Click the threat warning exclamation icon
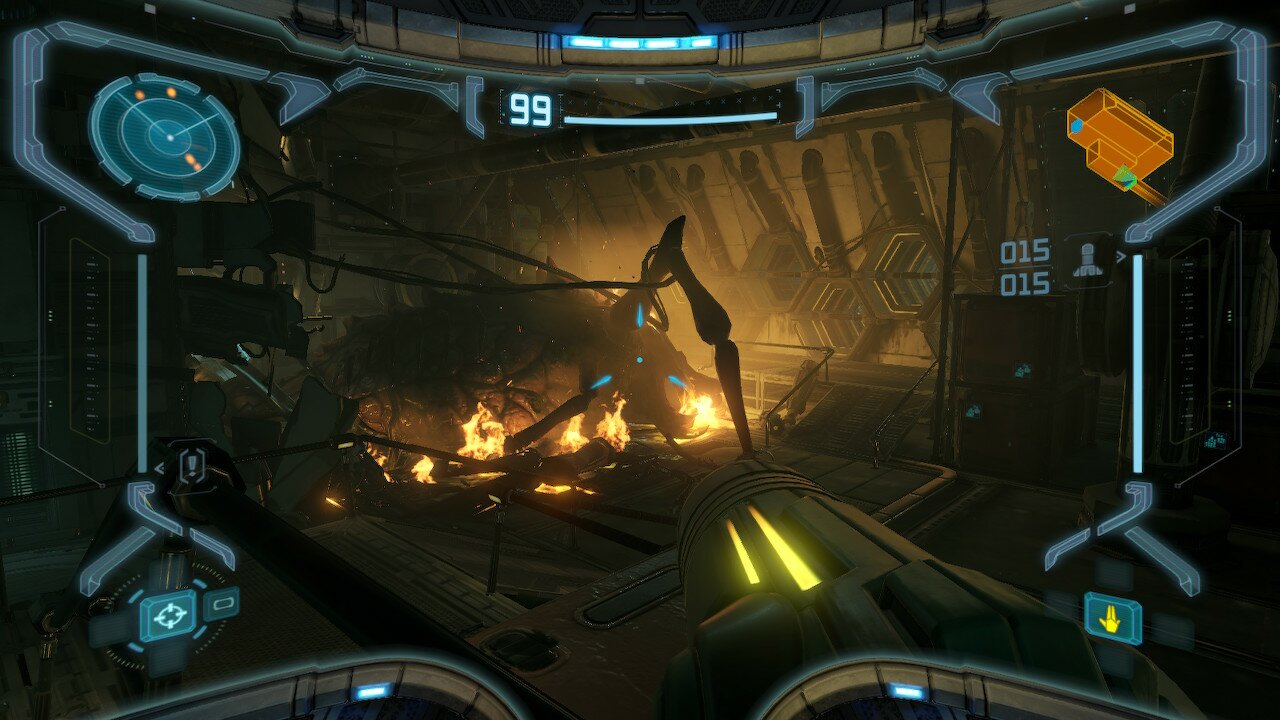 [192, 465]
